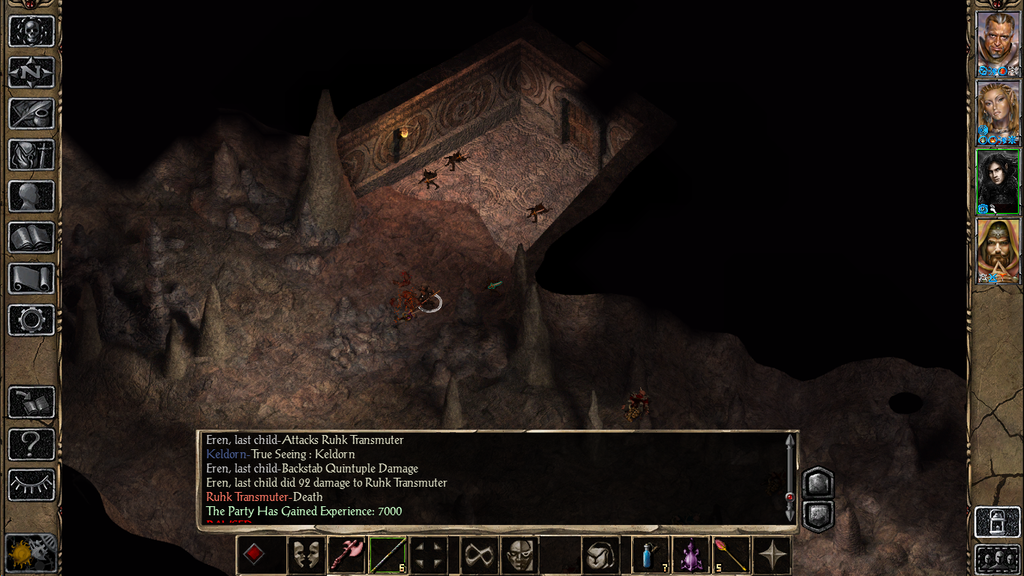Toggle the padlock button below portraits
The width and height of the screenshot is (1024, 576).
[x=997, y=521]
